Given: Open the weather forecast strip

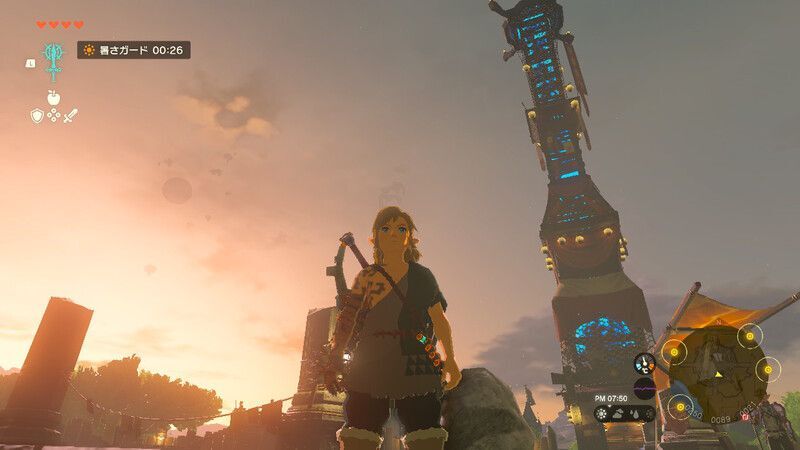Looking at the screenshot, I should (x=624, y=413).
